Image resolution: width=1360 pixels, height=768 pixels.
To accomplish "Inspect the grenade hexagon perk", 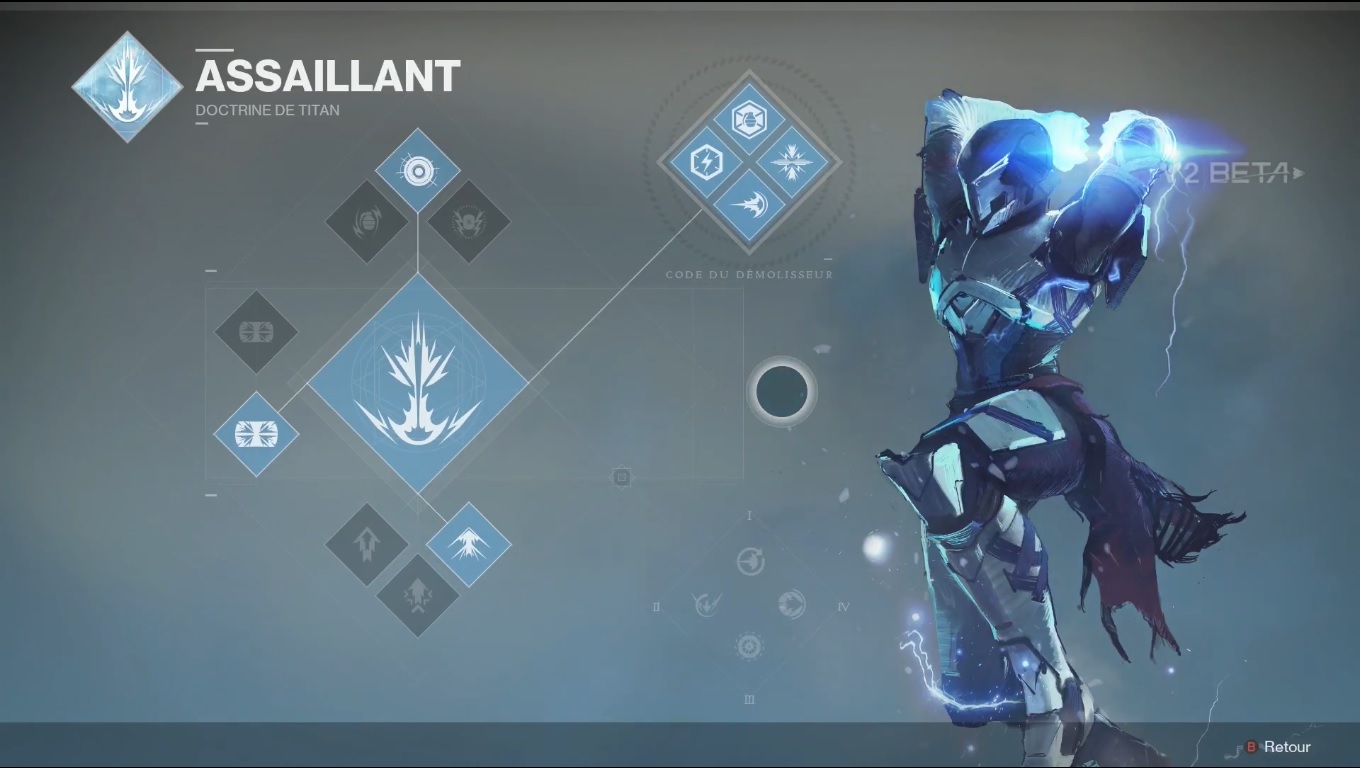I will pos(749,119).
